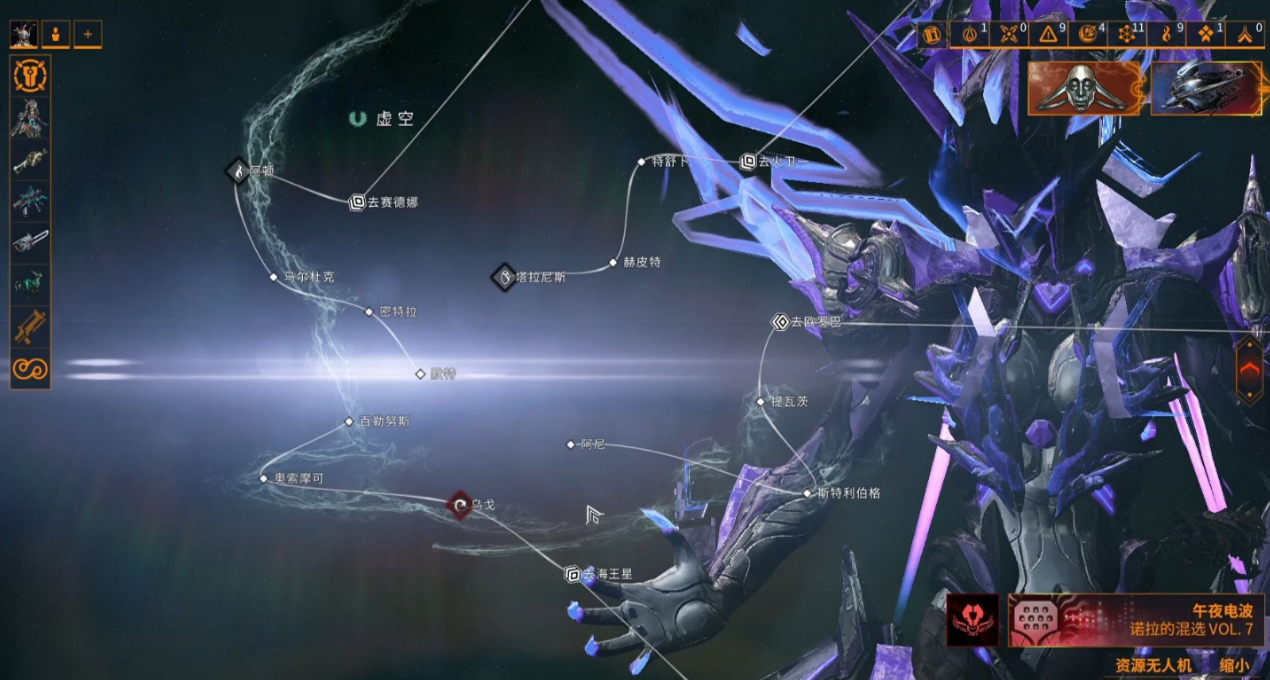Choose the 百勒努斯 mission node
Viewport: 1270px width, 680px height.
coord(349,422)
